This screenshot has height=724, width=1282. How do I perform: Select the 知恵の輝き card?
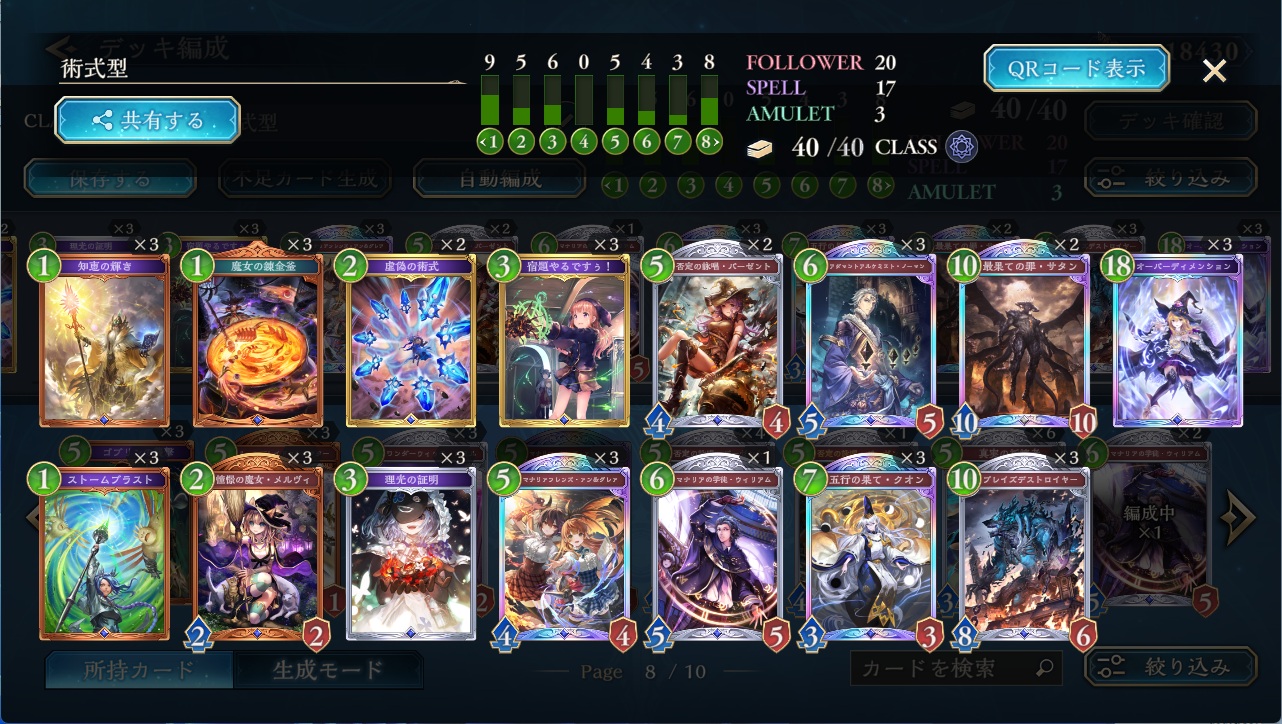pyautogui.click(x=103, y=340)
